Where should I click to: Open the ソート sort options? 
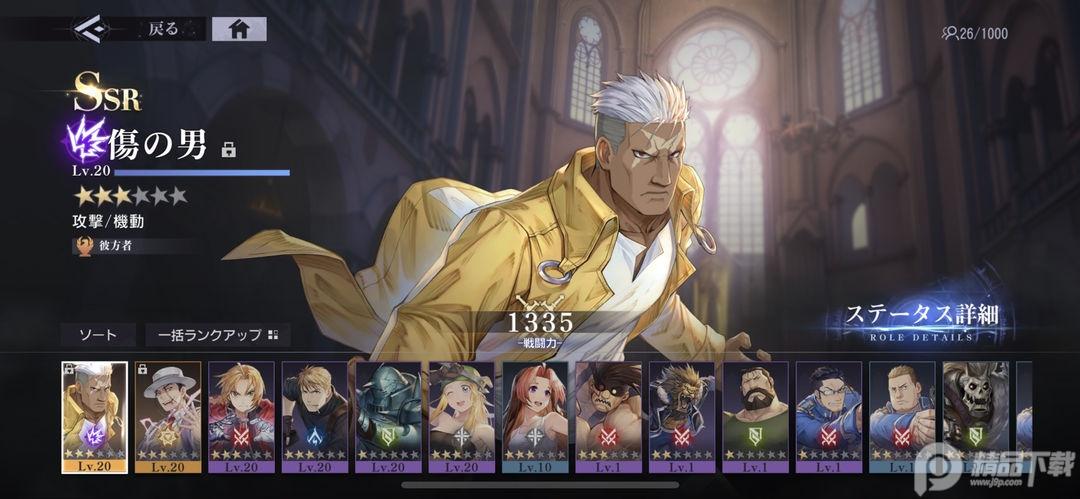click(97, 335)
